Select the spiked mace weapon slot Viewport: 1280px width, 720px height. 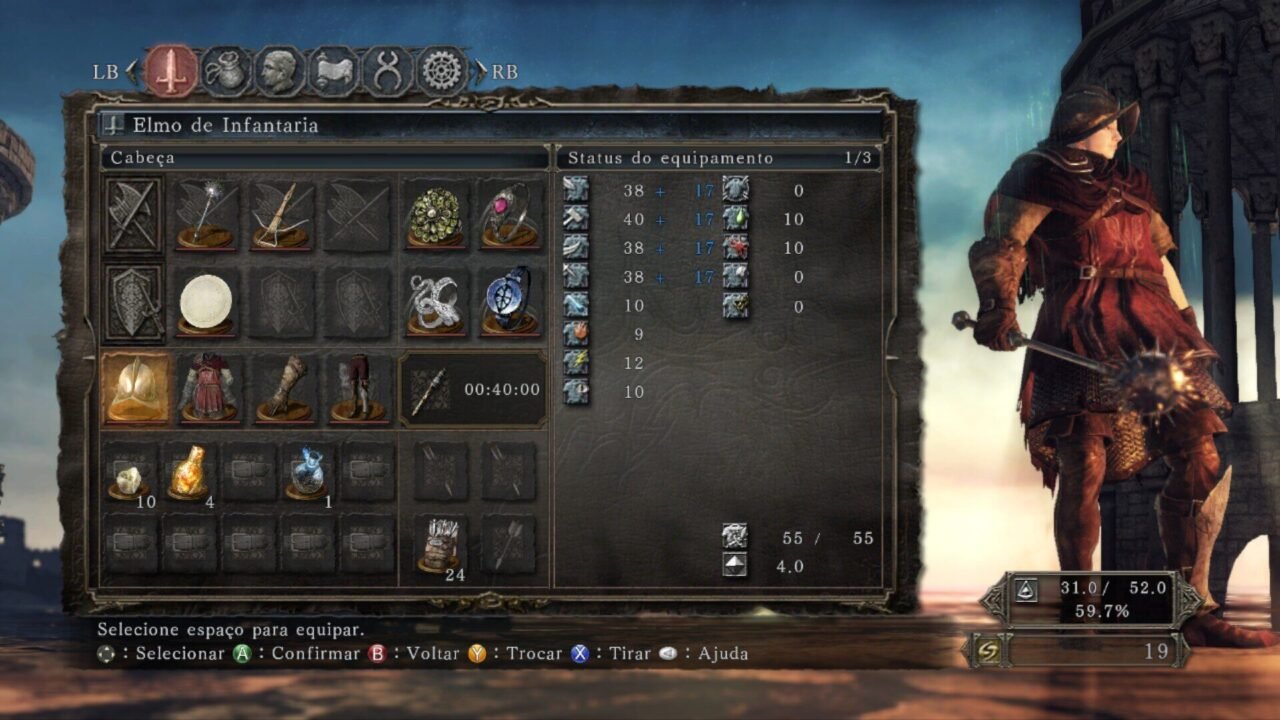pos(205,215)
